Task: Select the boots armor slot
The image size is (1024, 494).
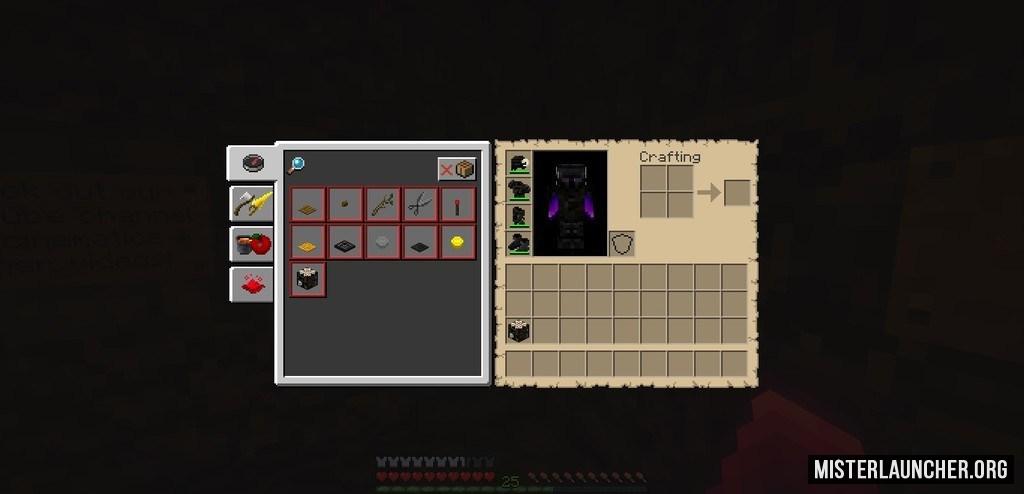Action: click(x=519, y=242)
